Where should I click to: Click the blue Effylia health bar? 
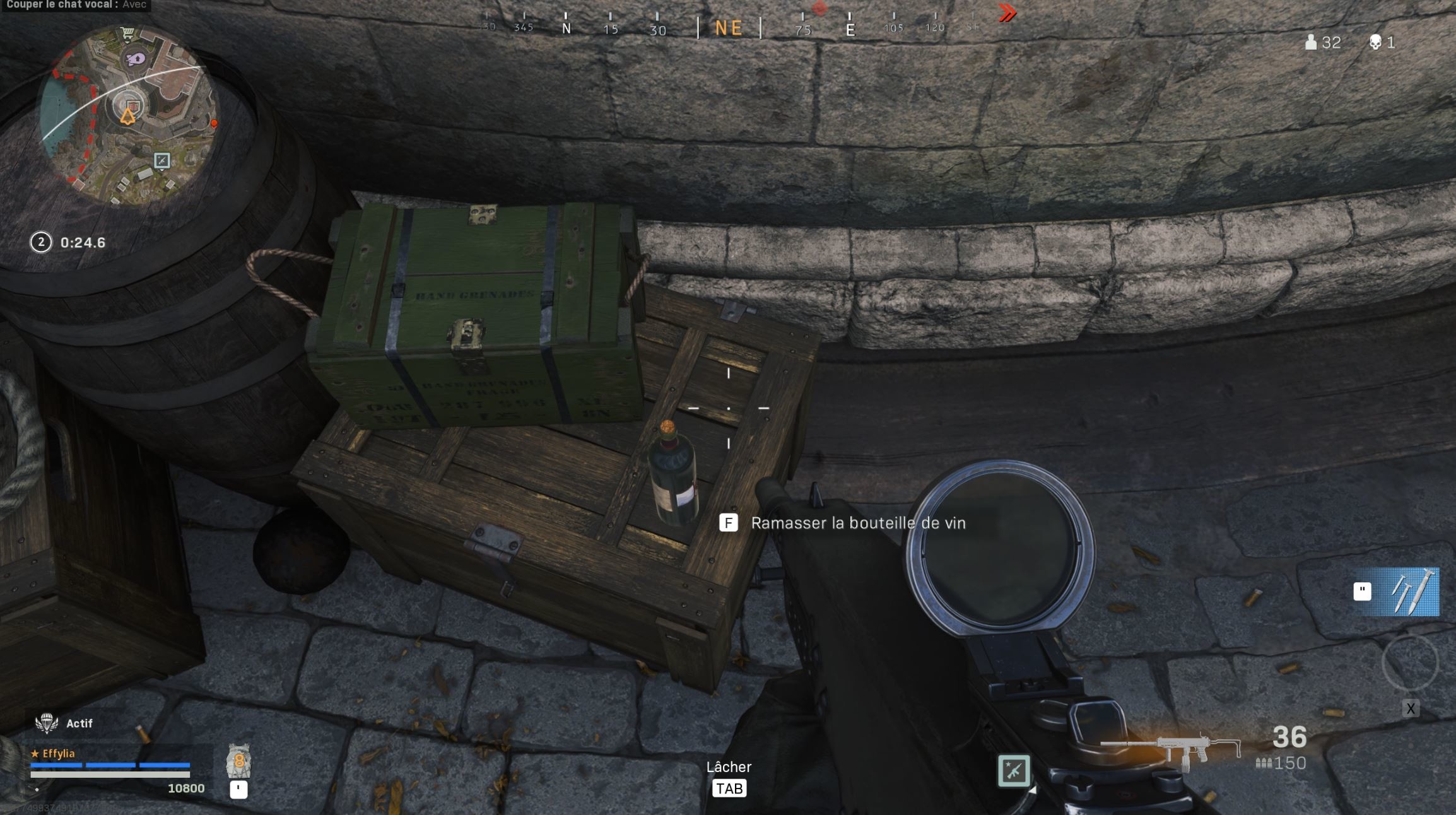pos(110,765)
